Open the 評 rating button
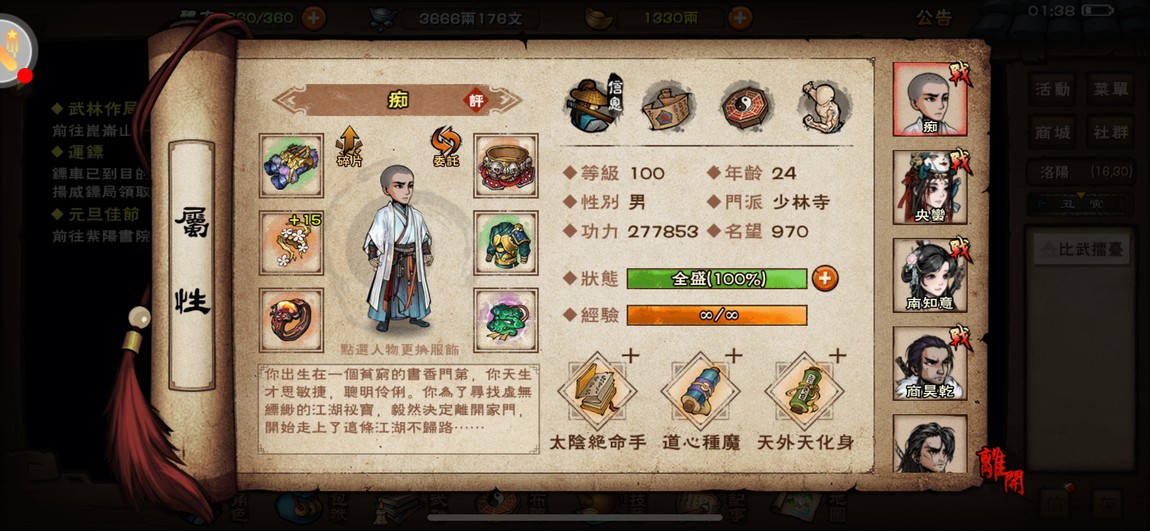 pyautogui.click(x=477, y=100)
